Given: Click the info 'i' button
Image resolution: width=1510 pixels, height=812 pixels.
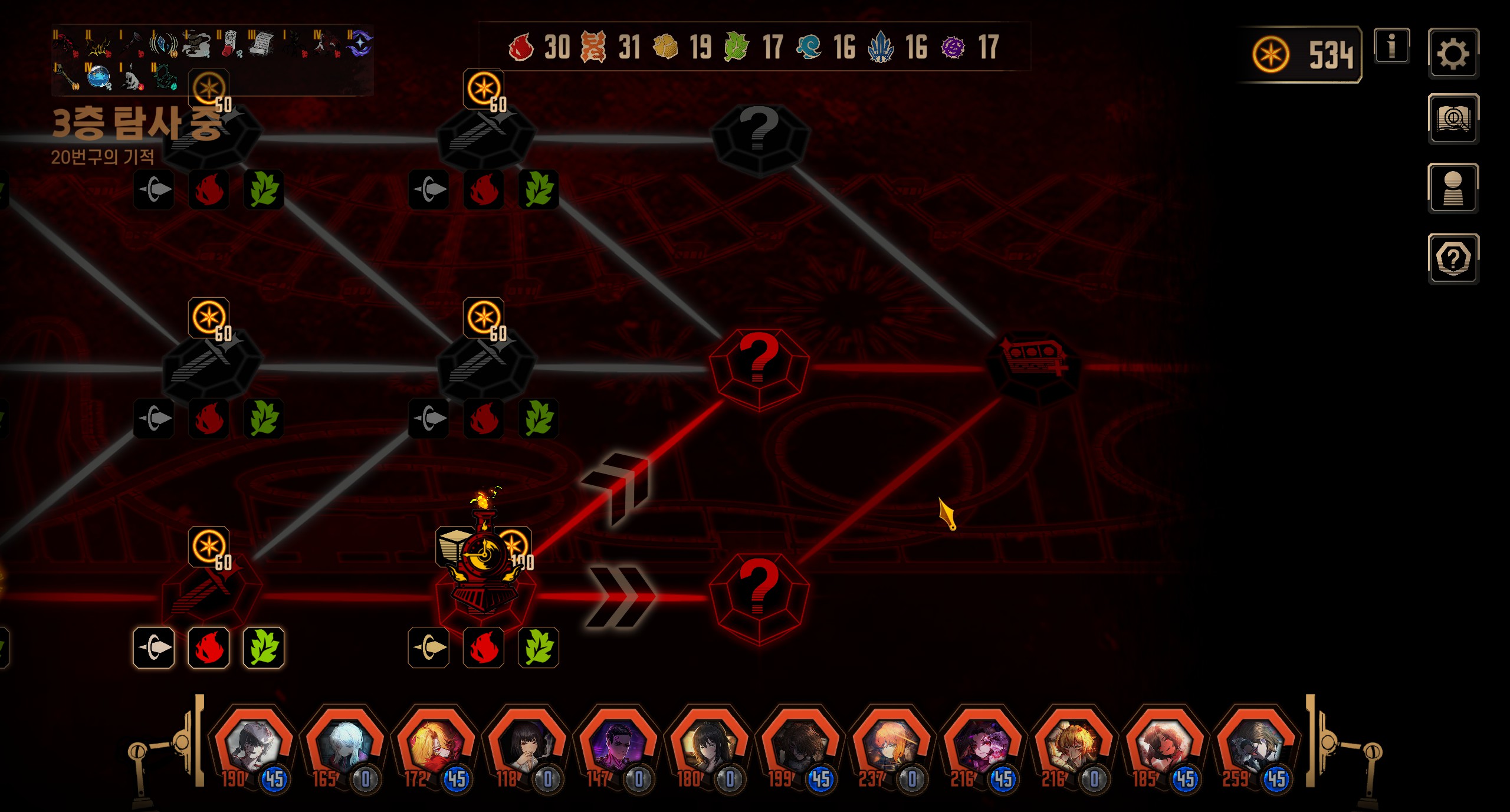Looking at the screenshot, I should [x=1391, y=45].
